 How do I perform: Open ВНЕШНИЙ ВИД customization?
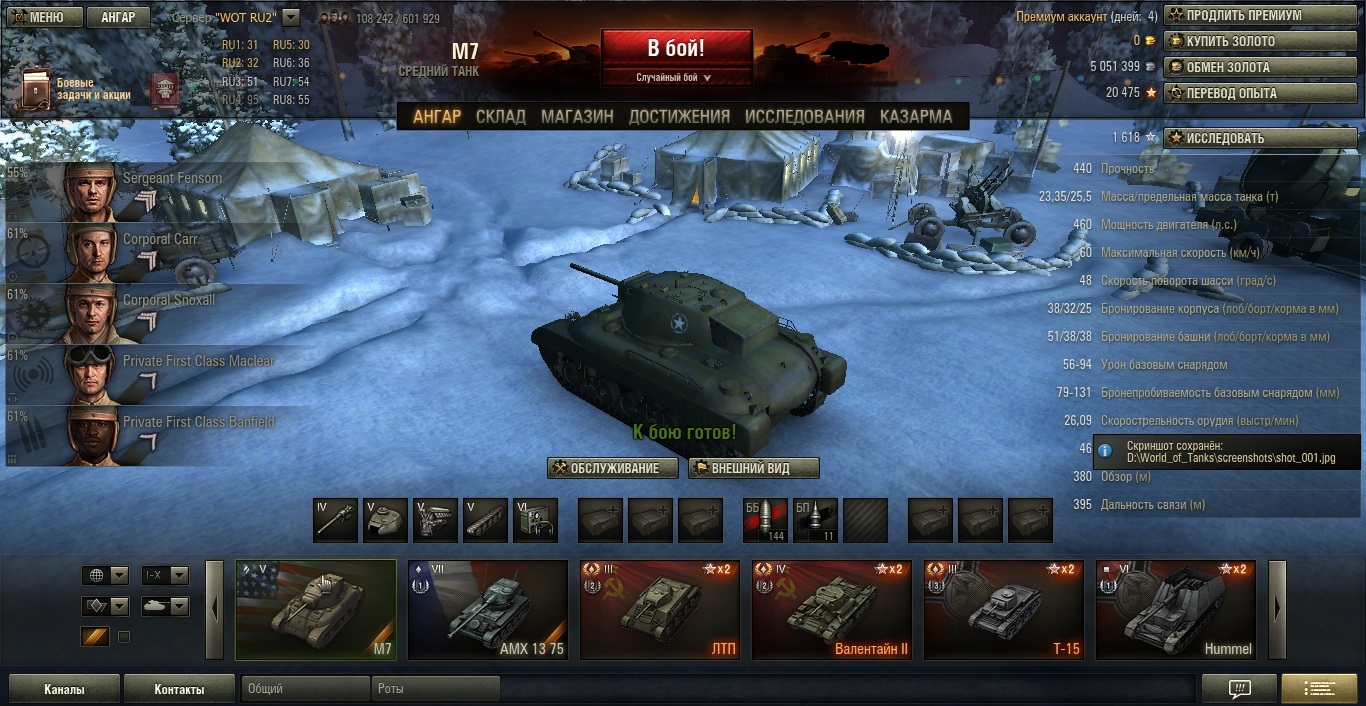click(754, 468)
